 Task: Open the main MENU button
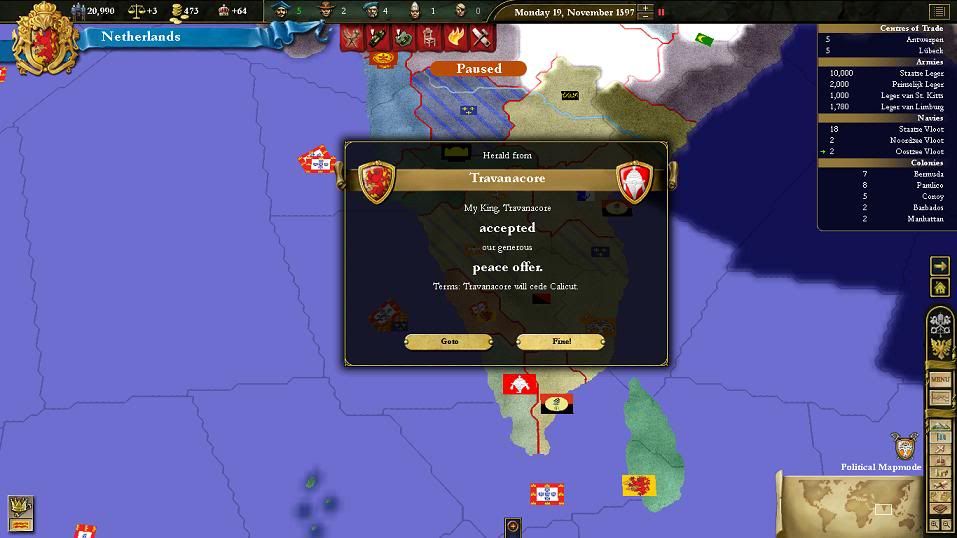(x=940, y=380)
